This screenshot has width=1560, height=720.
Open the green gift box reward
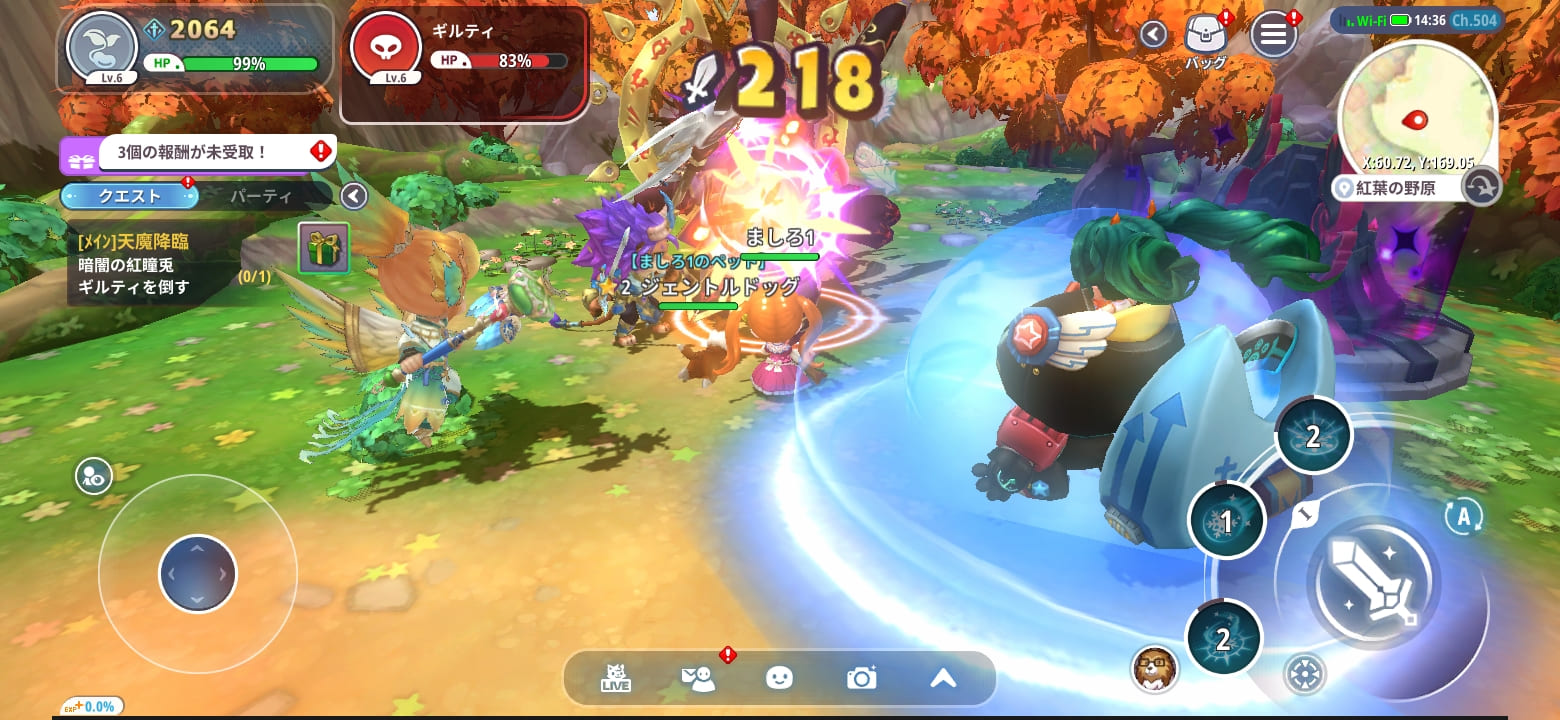tap(324, 248)
